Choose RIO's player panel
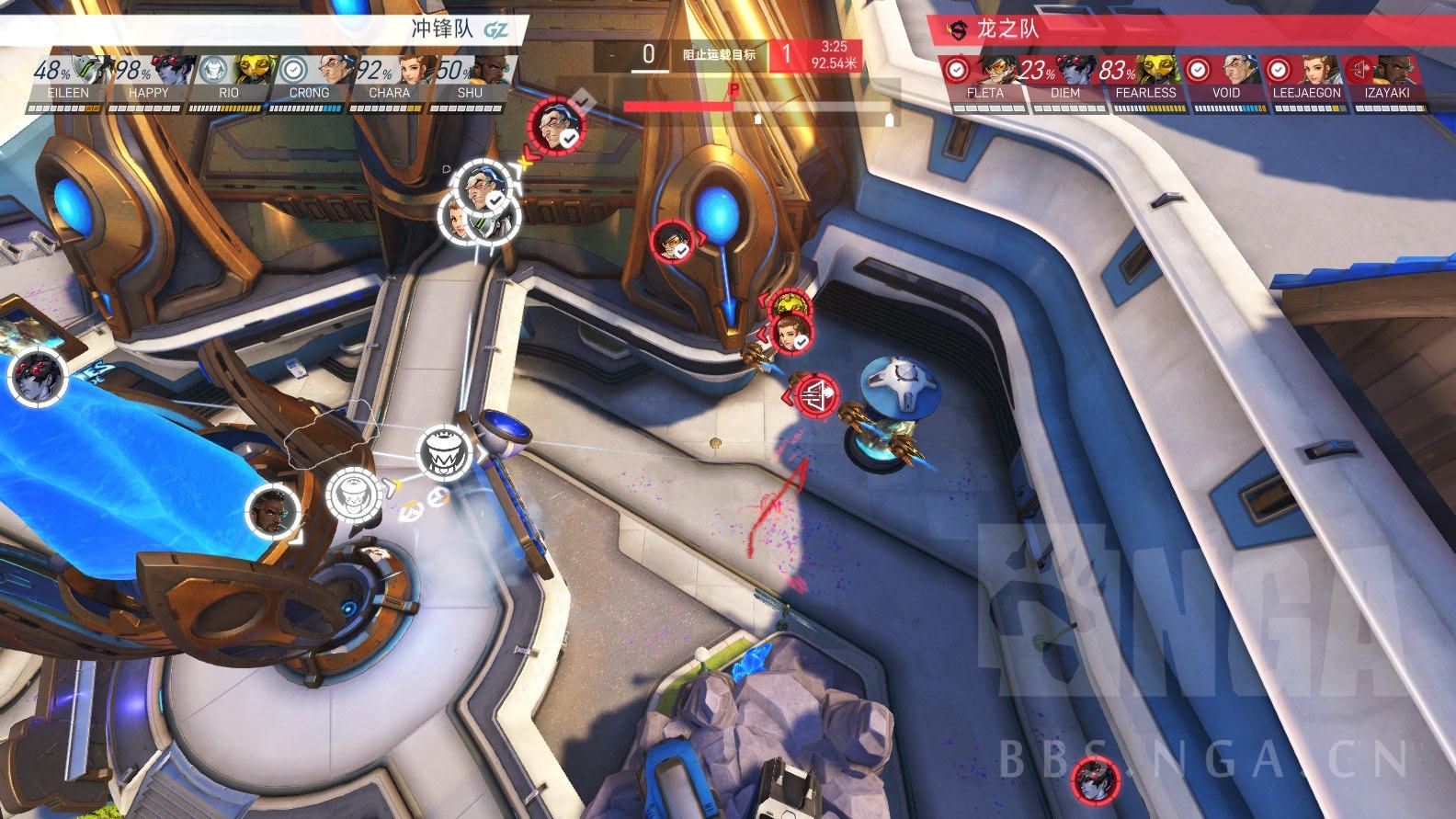 229,81
